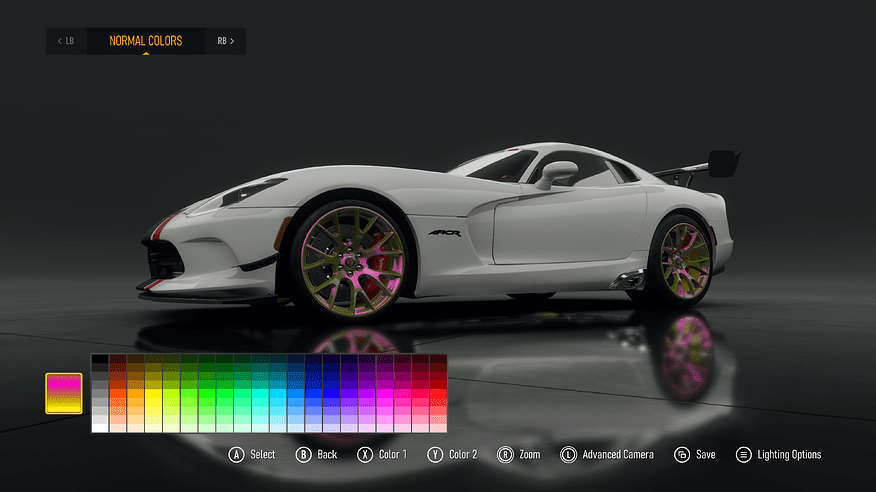Click the pink and yellow two-tone preview swatch
Image resolution: width=876 pixels, height=492 pixels.
coord(63,393)
